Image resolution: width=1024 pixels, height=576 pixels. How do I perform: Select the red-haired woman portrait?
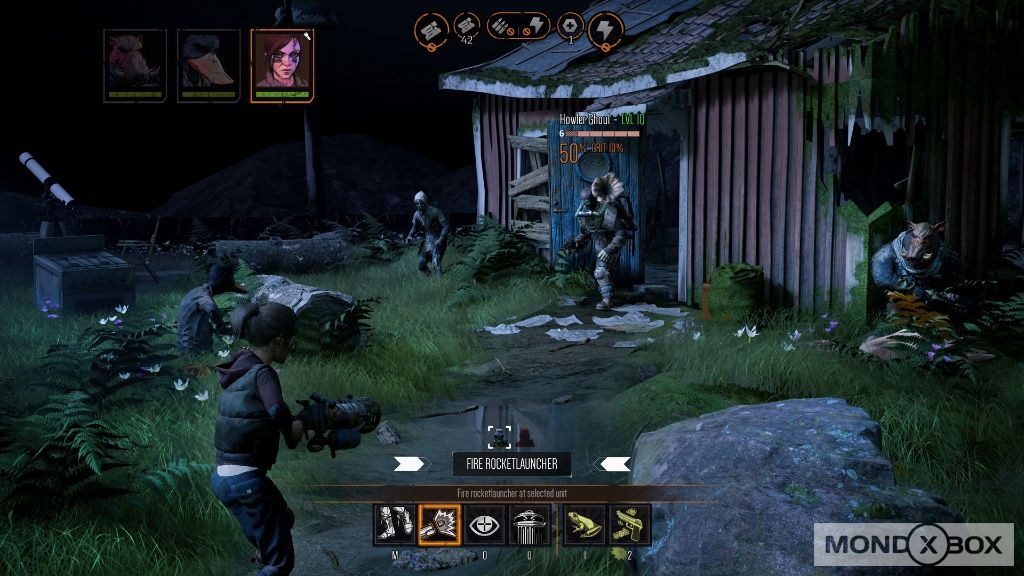click(282, 63)
